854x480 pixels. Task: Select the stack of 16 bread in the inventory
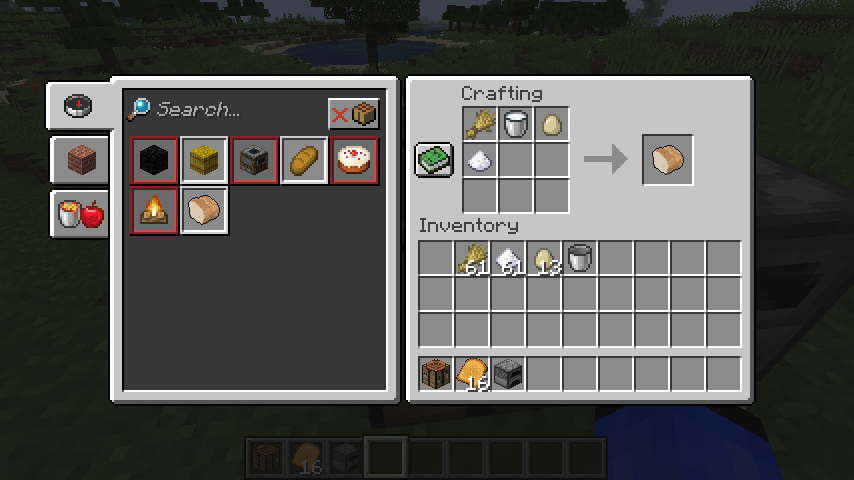[472, 374]
